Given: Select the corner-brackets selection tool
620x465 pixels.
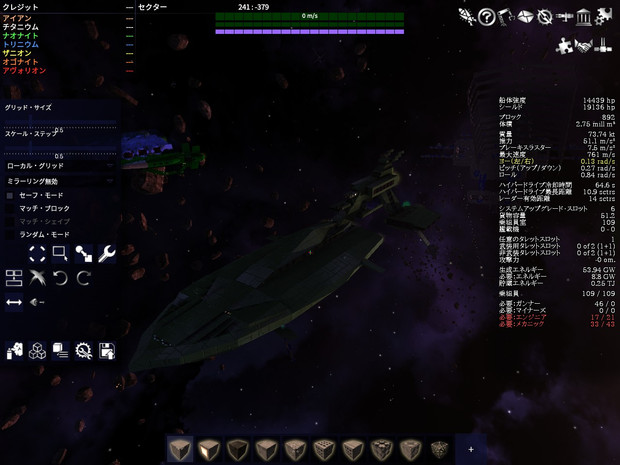Looking at the screenshot, I should tap(37, 254).
